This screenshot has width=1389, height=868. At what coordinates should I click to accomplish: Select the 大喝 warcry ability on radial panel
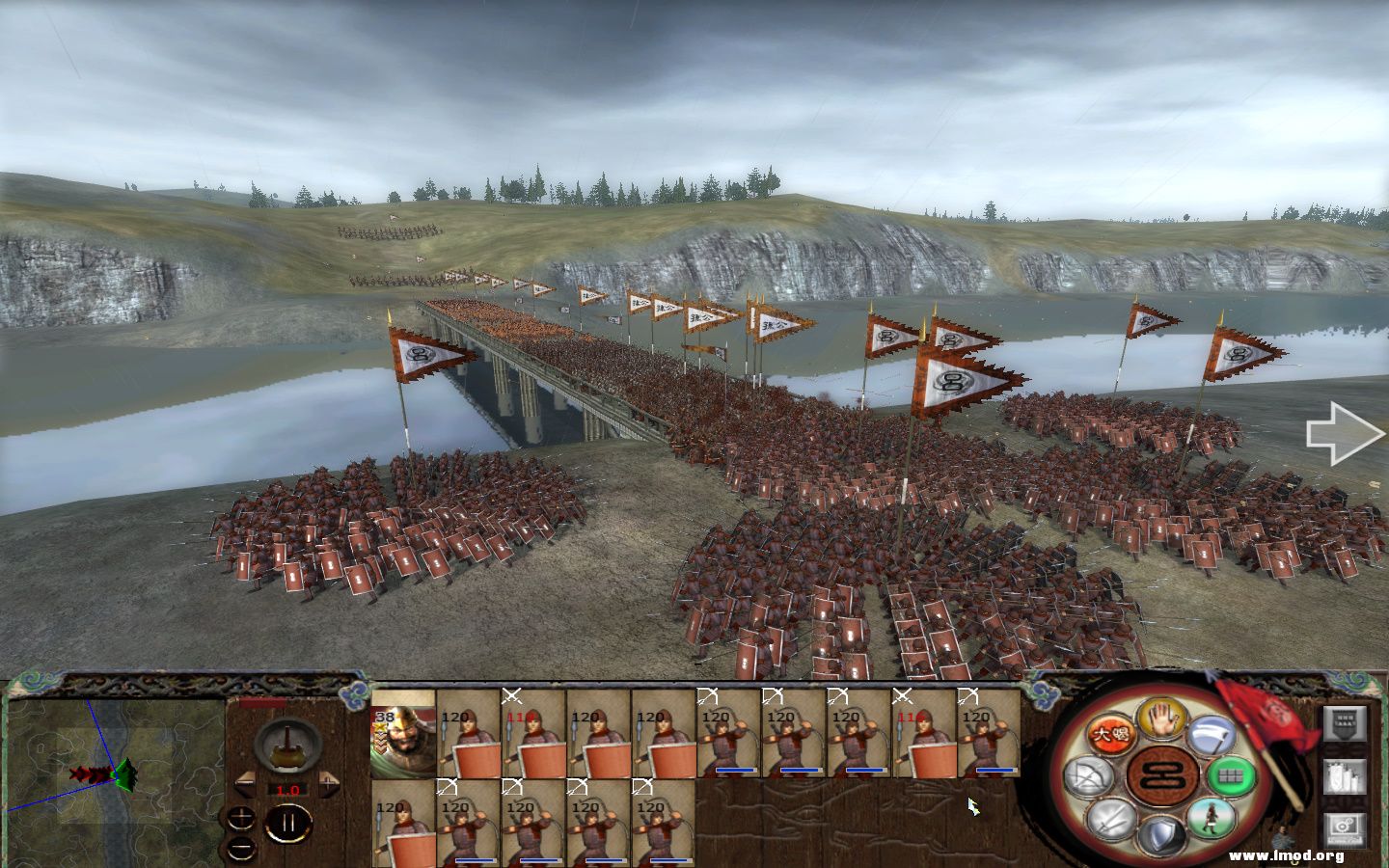[x=1111, y=735]
